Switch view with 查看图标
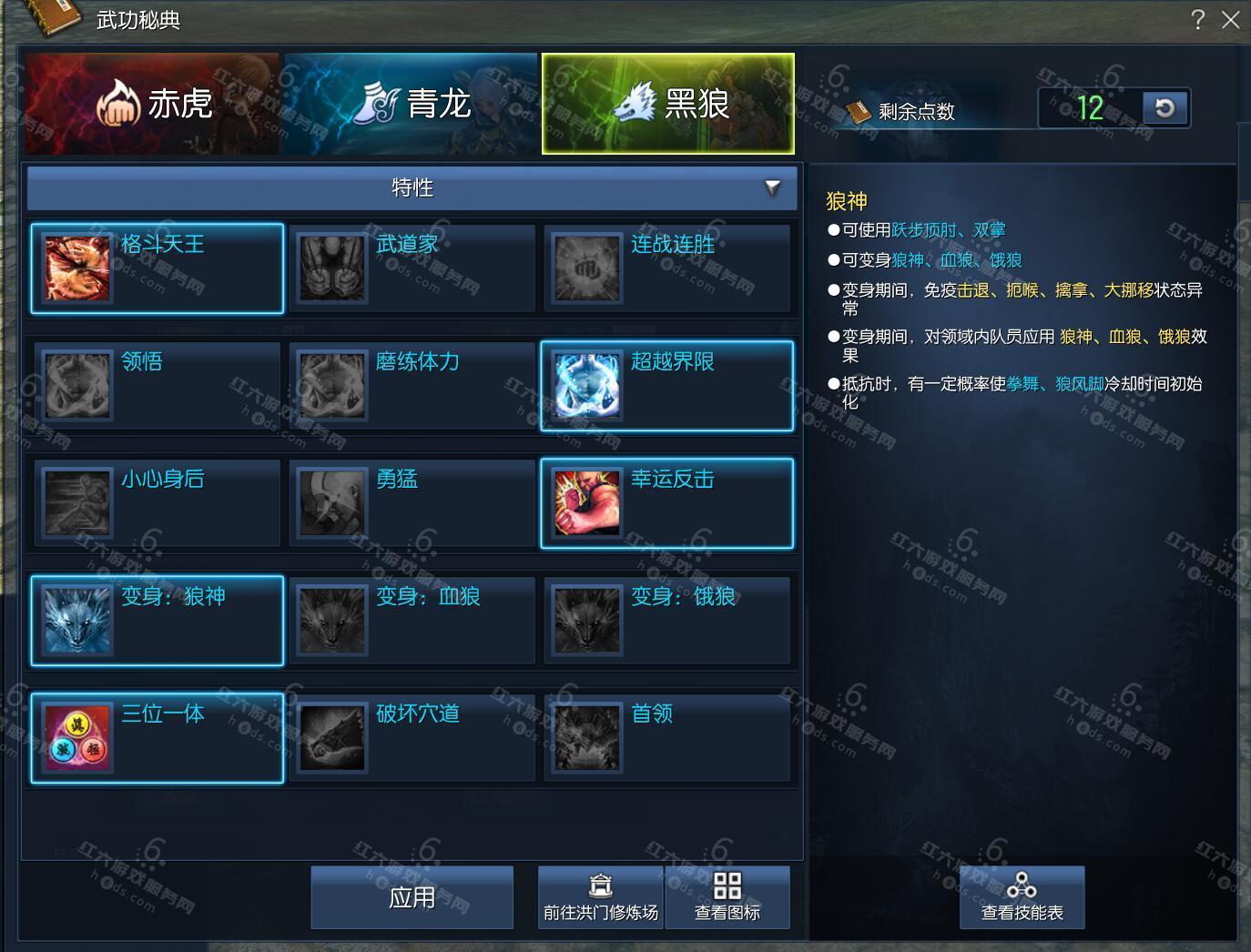This screenshot has width=1251, height=952. (727, 897)
